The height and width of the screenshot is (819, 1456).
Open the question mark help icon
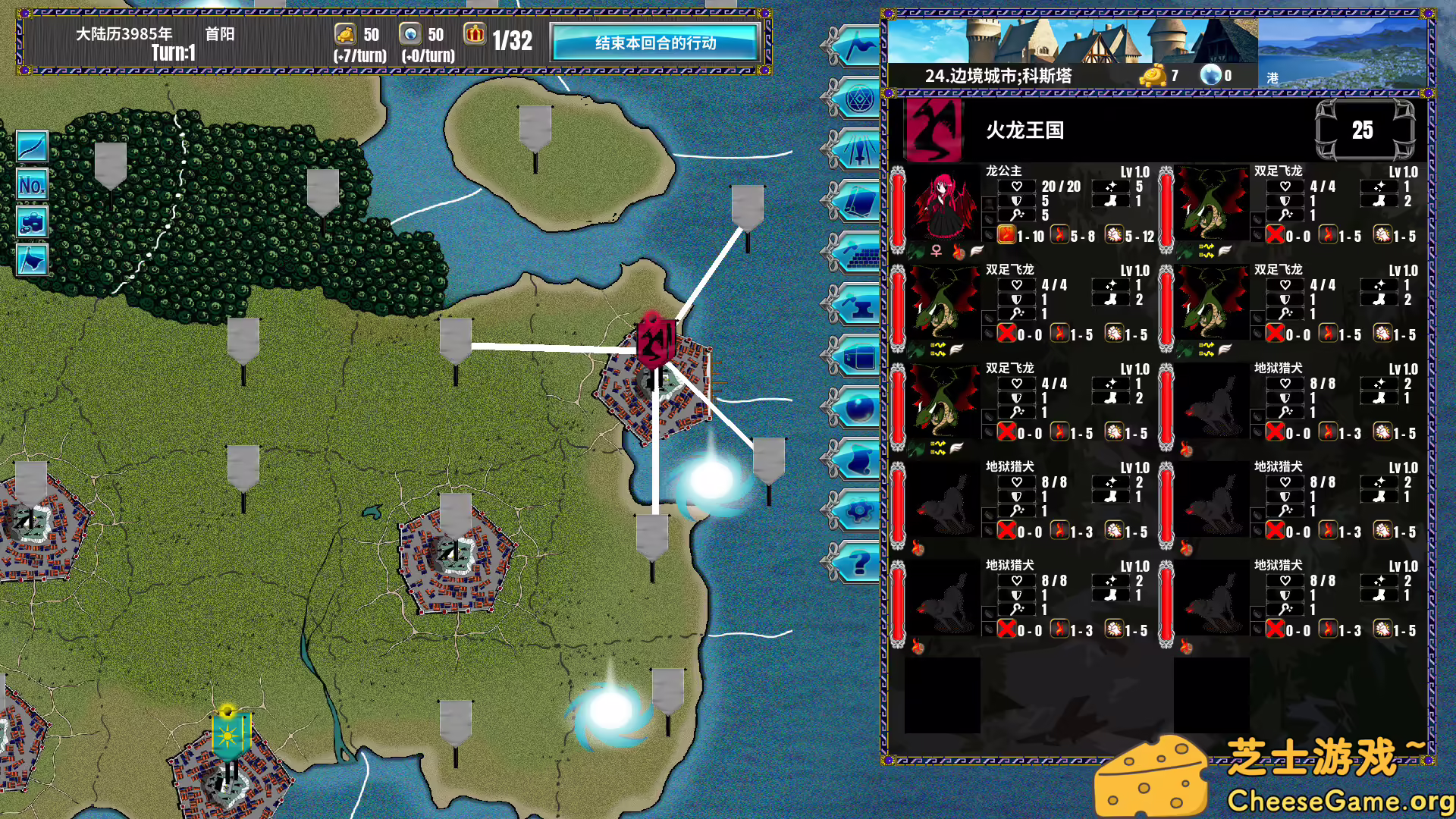(861, 562)
